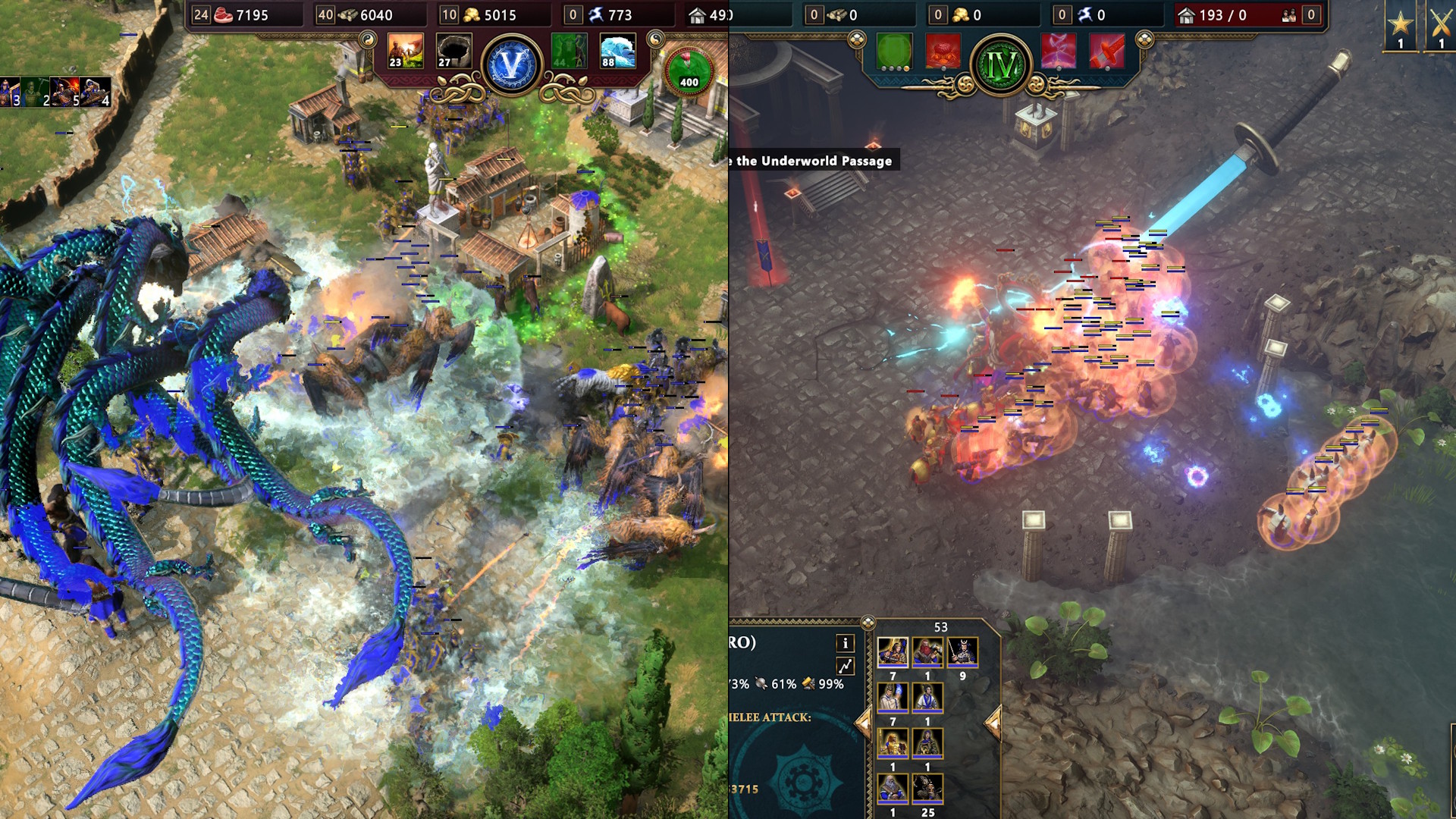This screenshot has width=1456, height=819.
Task: Cast the red flower god power
Action: tap(943, 52)
